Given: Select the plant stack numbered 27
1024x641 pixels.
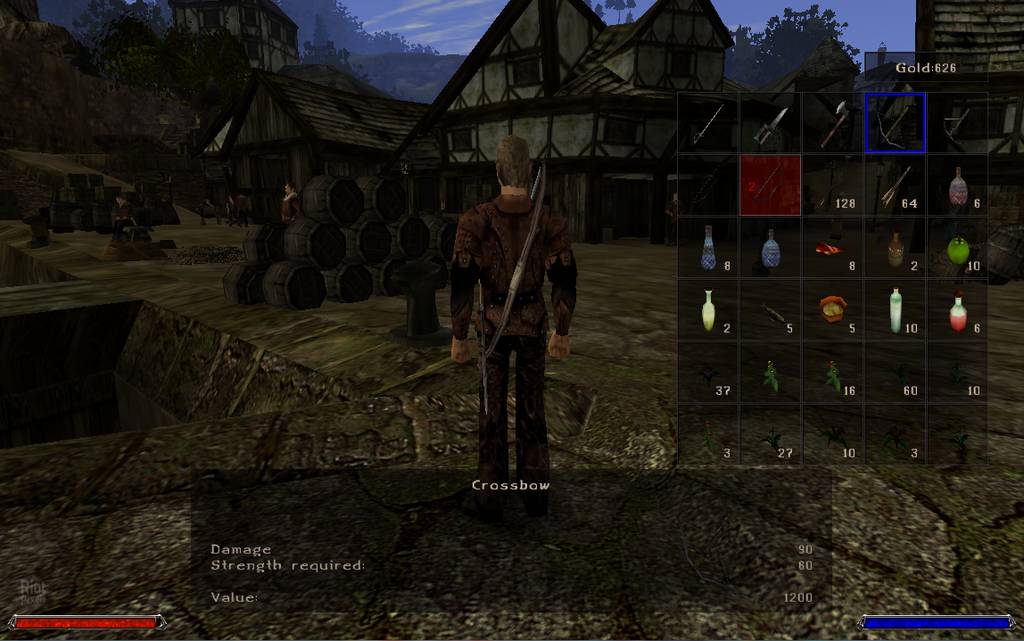Looking at the screenshot, I should click(770, 435).
